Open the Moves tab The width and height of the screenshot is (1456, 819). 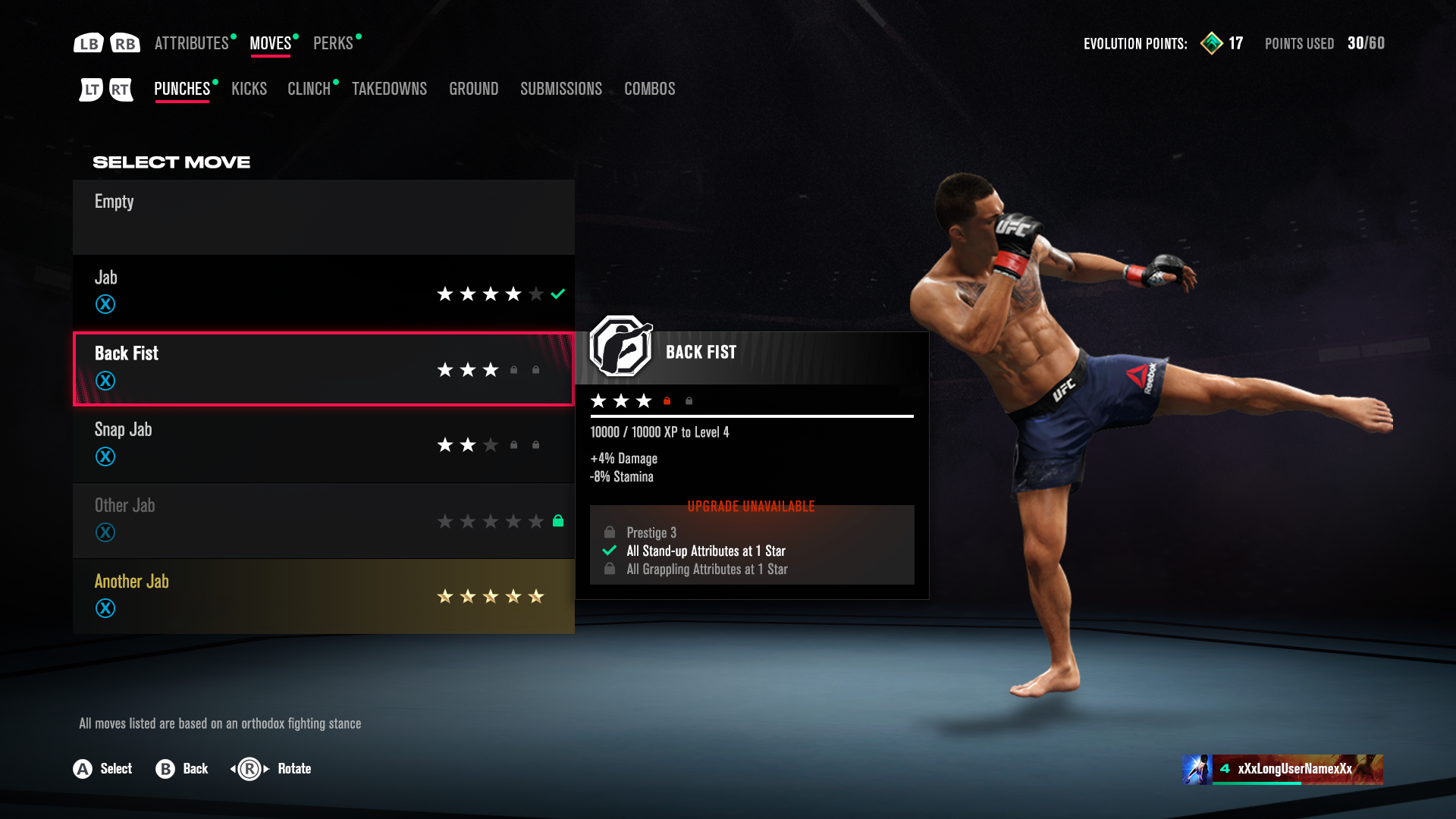tap(270, 43)
